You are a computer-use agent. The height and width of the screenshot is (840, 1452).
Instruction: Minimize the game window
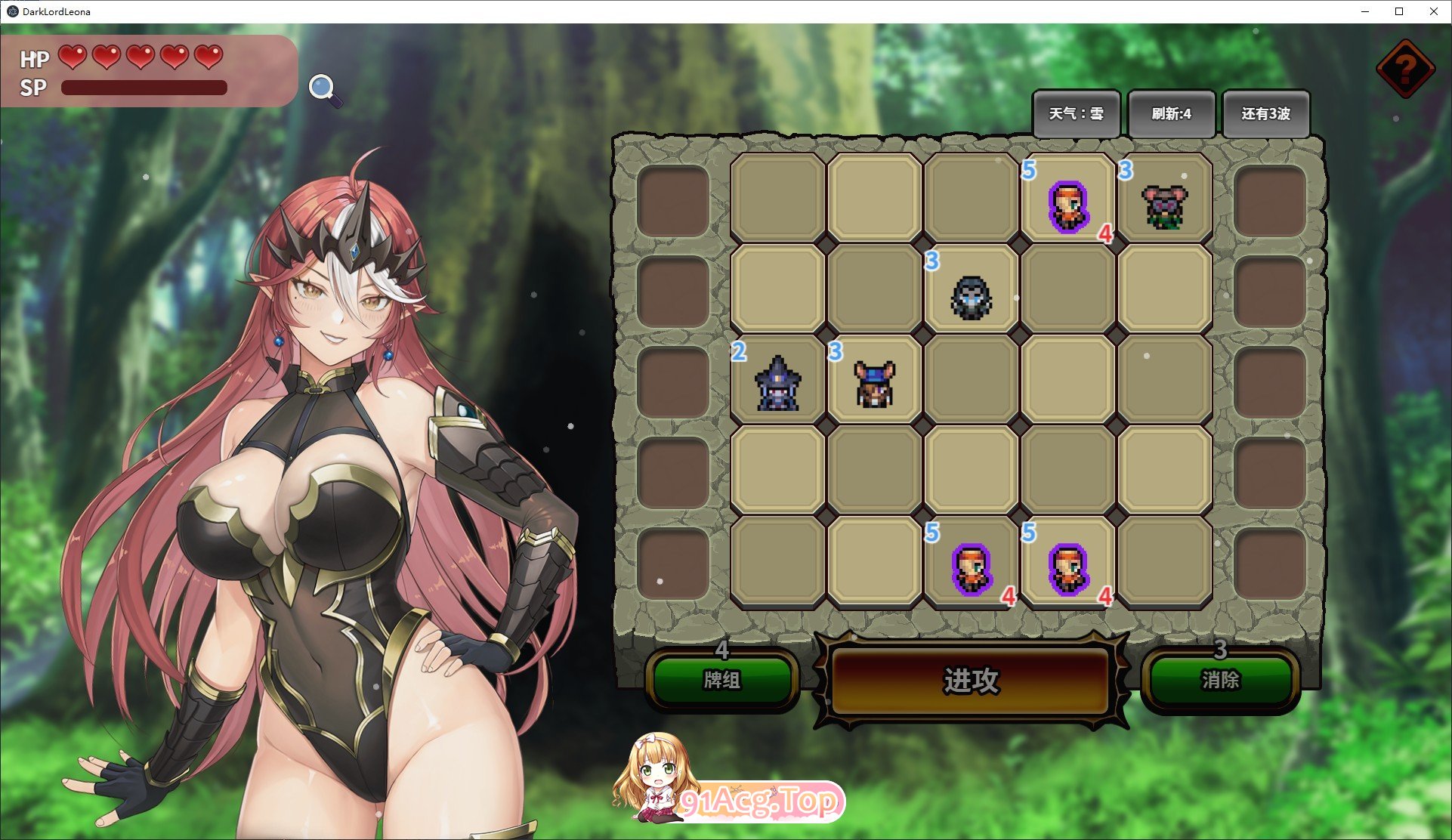pyautogui.click(x=1365, y=11)
